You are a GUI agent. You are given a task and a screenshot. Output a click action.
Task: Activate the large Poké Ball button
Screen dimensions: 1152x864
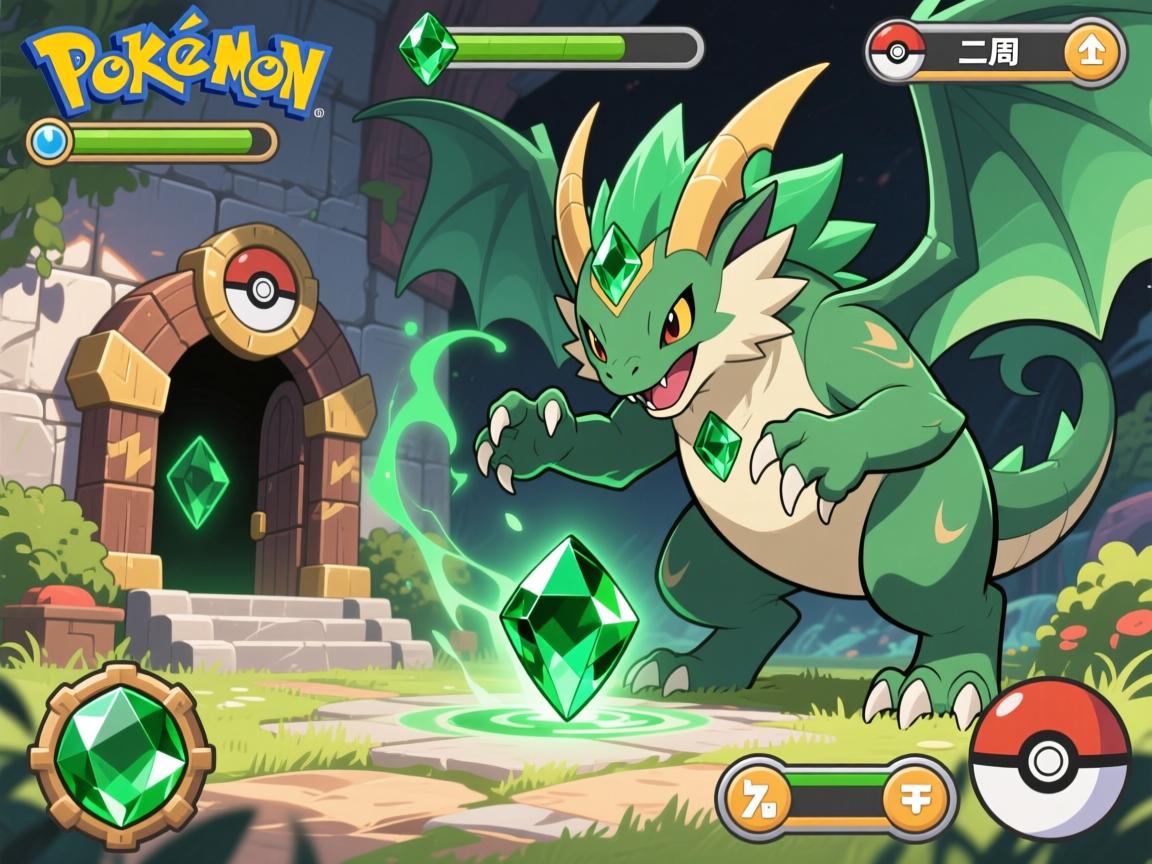(x=1049, y=758)
